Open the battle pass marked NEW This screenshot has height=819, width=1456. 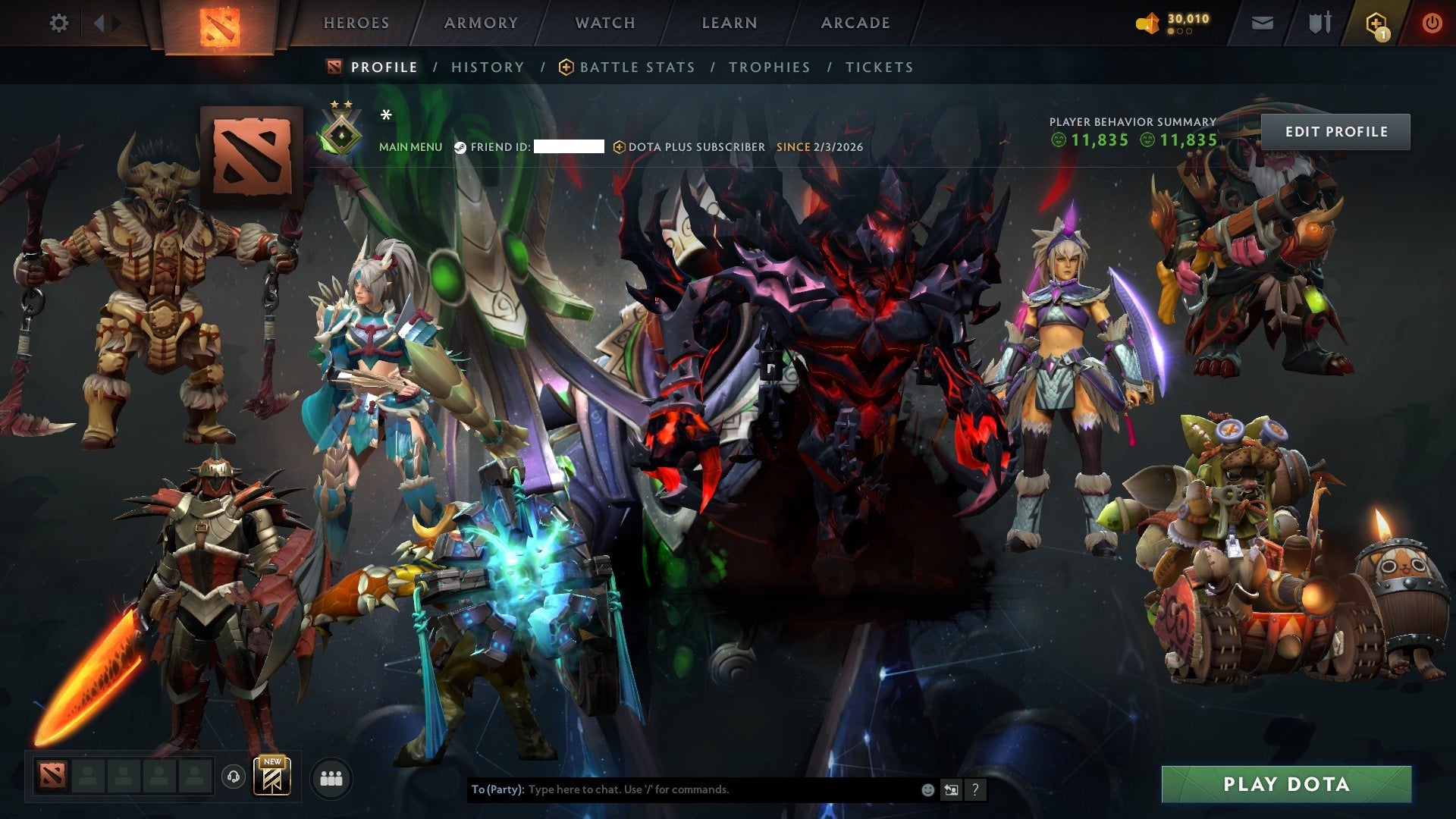point(271,776)
